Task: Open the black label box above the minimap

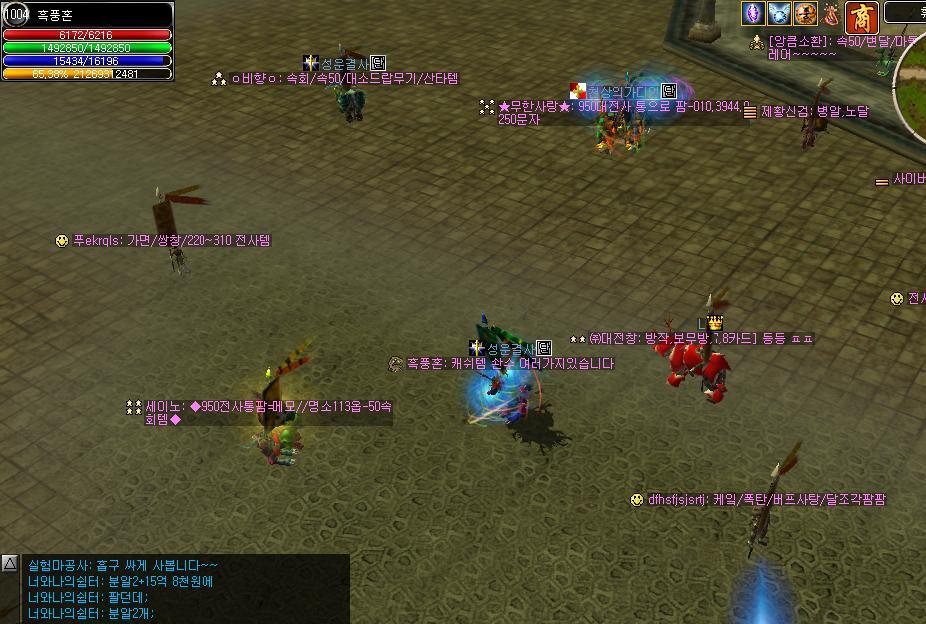Action: 907,12
